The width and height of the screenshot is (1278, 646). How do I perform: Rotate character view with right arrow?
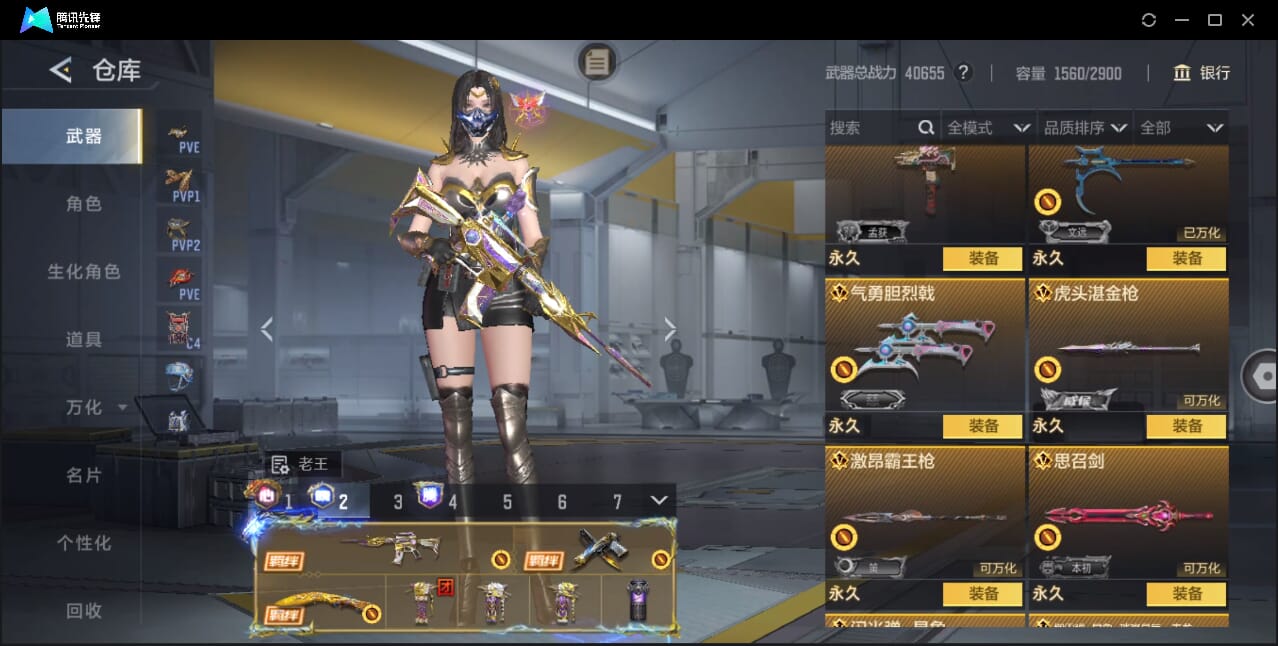coord(670,329)
